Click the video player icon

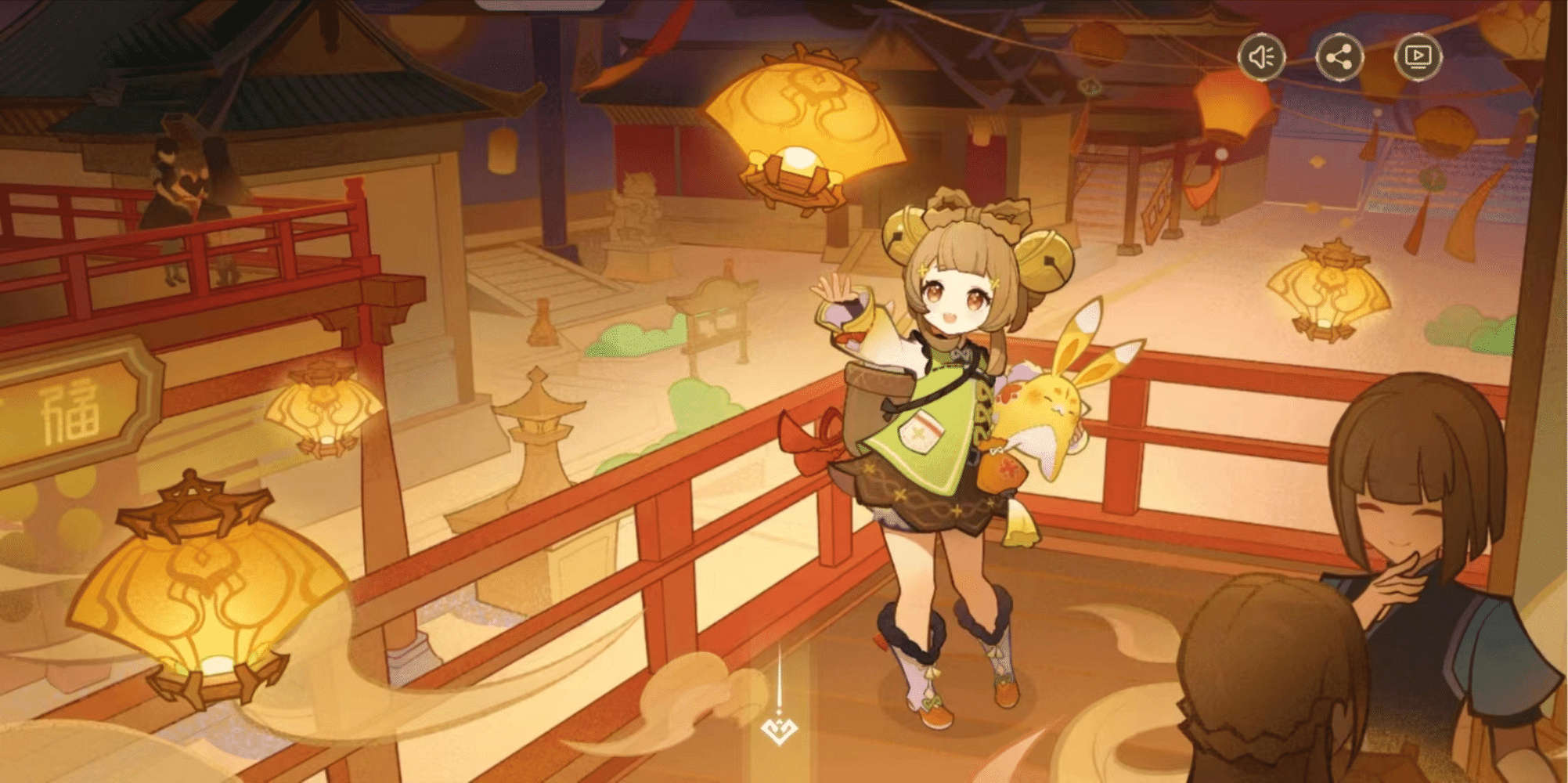pos(1418,56)
